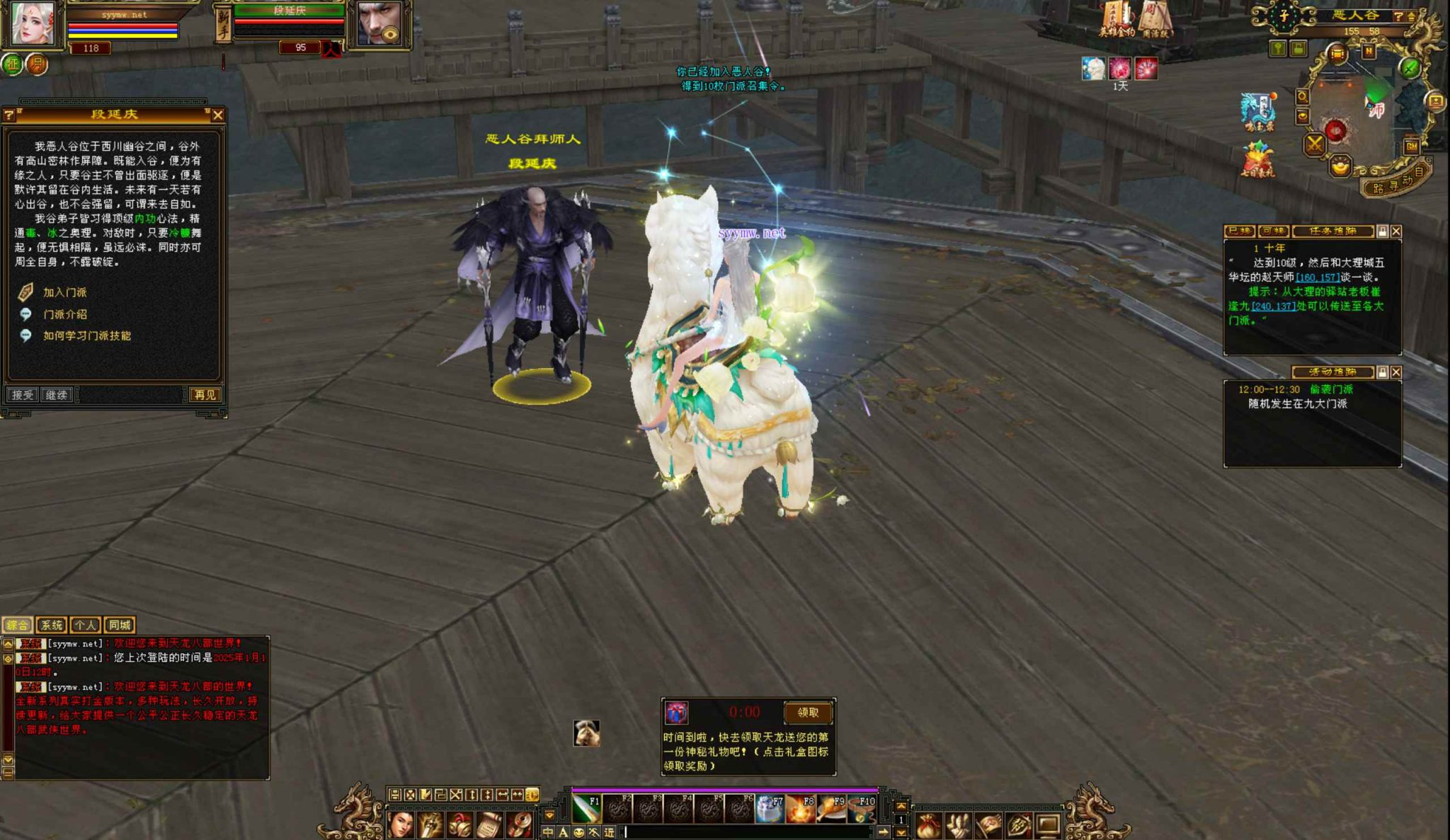Click the minimap GM button

[x=1411, y=146]
